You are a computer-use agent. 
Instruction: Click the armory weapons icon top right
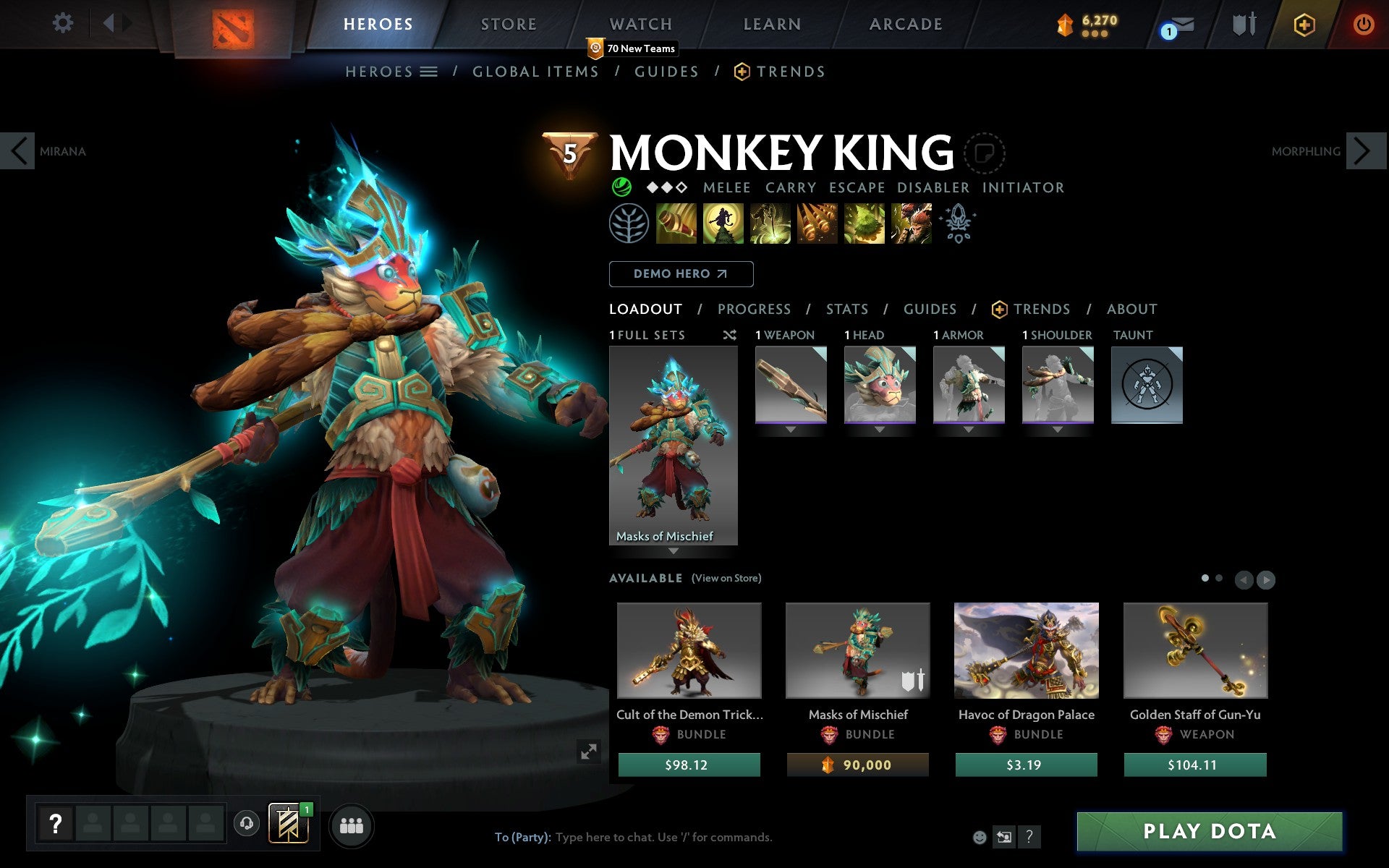(1241, 23)
